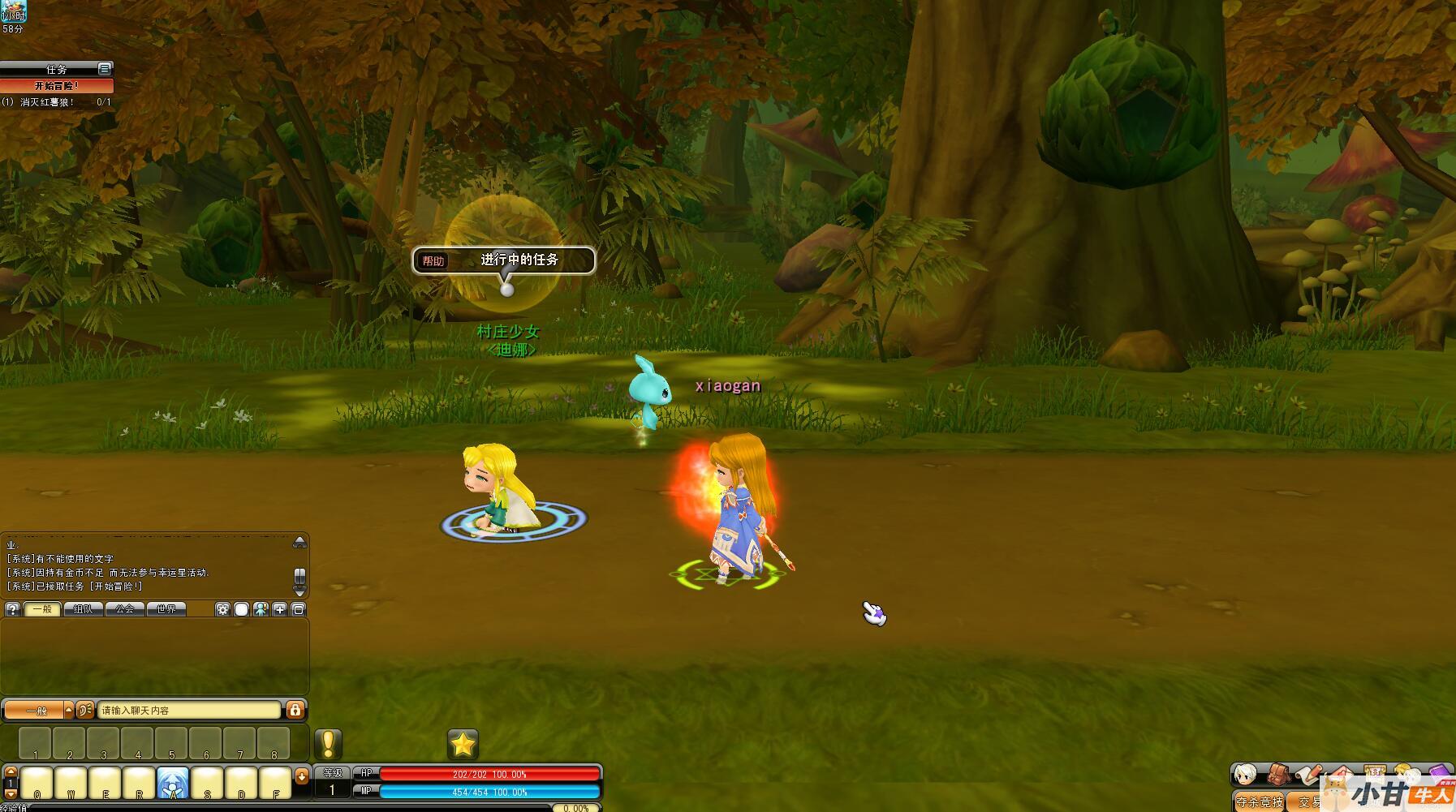The image size is (1456, 812).
Task: Open the backpack inventory icon
Action: tap(1279, 775)
